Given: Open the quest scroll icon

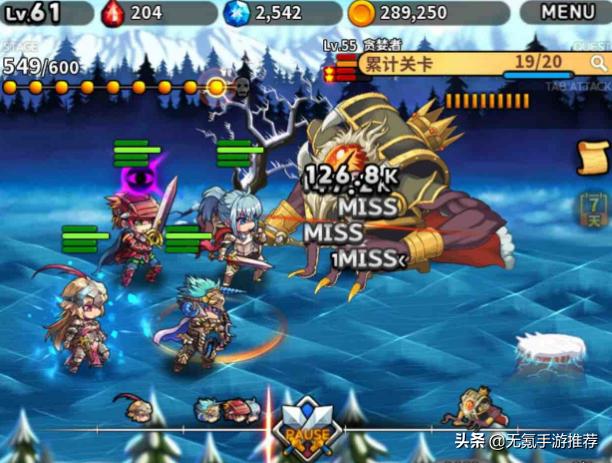Looking at the screenshot, I should click(593, 158).
